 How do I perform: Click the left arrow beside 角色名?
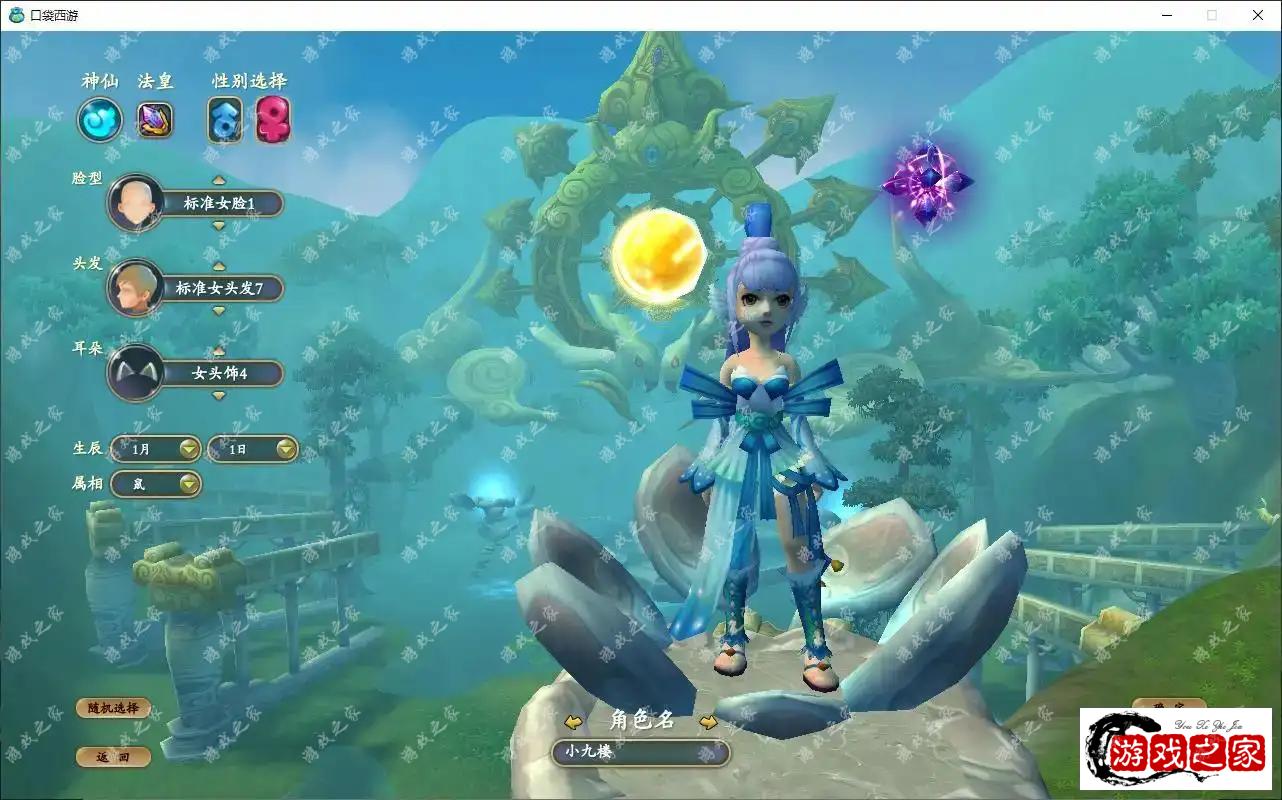[x=573, y=722]
